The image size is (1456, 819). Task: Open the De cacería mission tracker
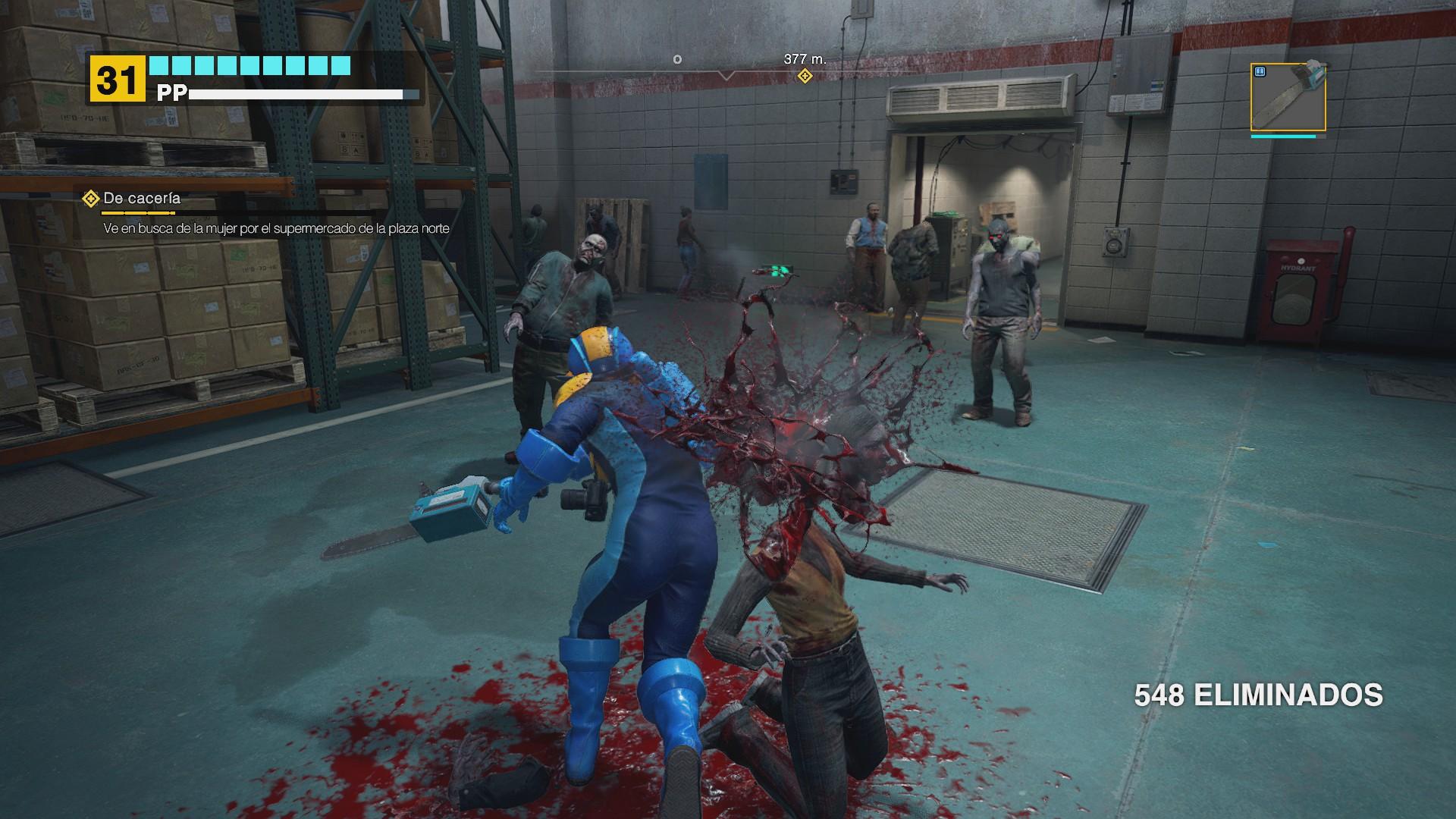coord(141,199)
